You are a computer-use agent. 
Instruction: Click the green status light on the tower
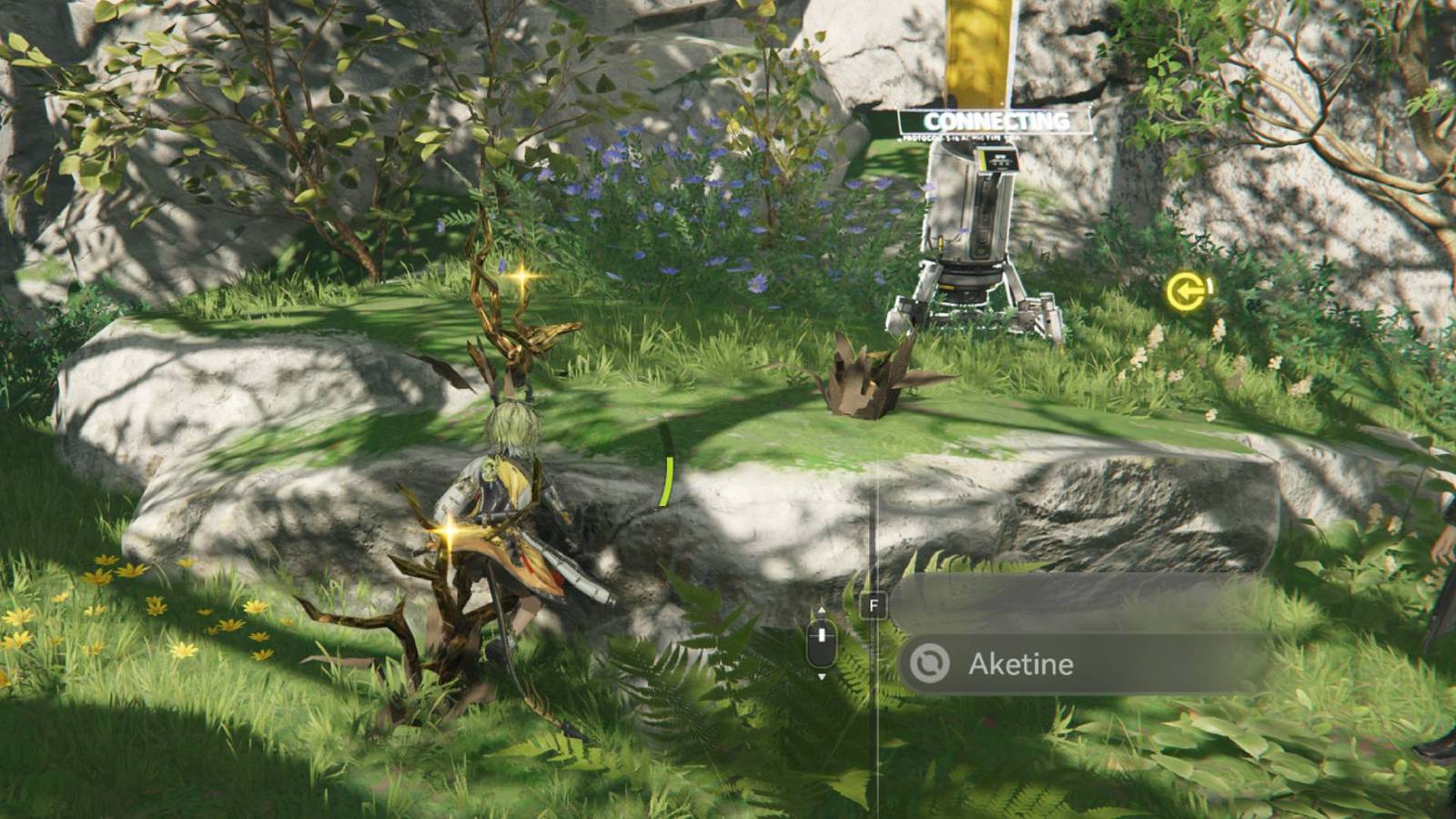pyautogui.click(x=983, y=160)
